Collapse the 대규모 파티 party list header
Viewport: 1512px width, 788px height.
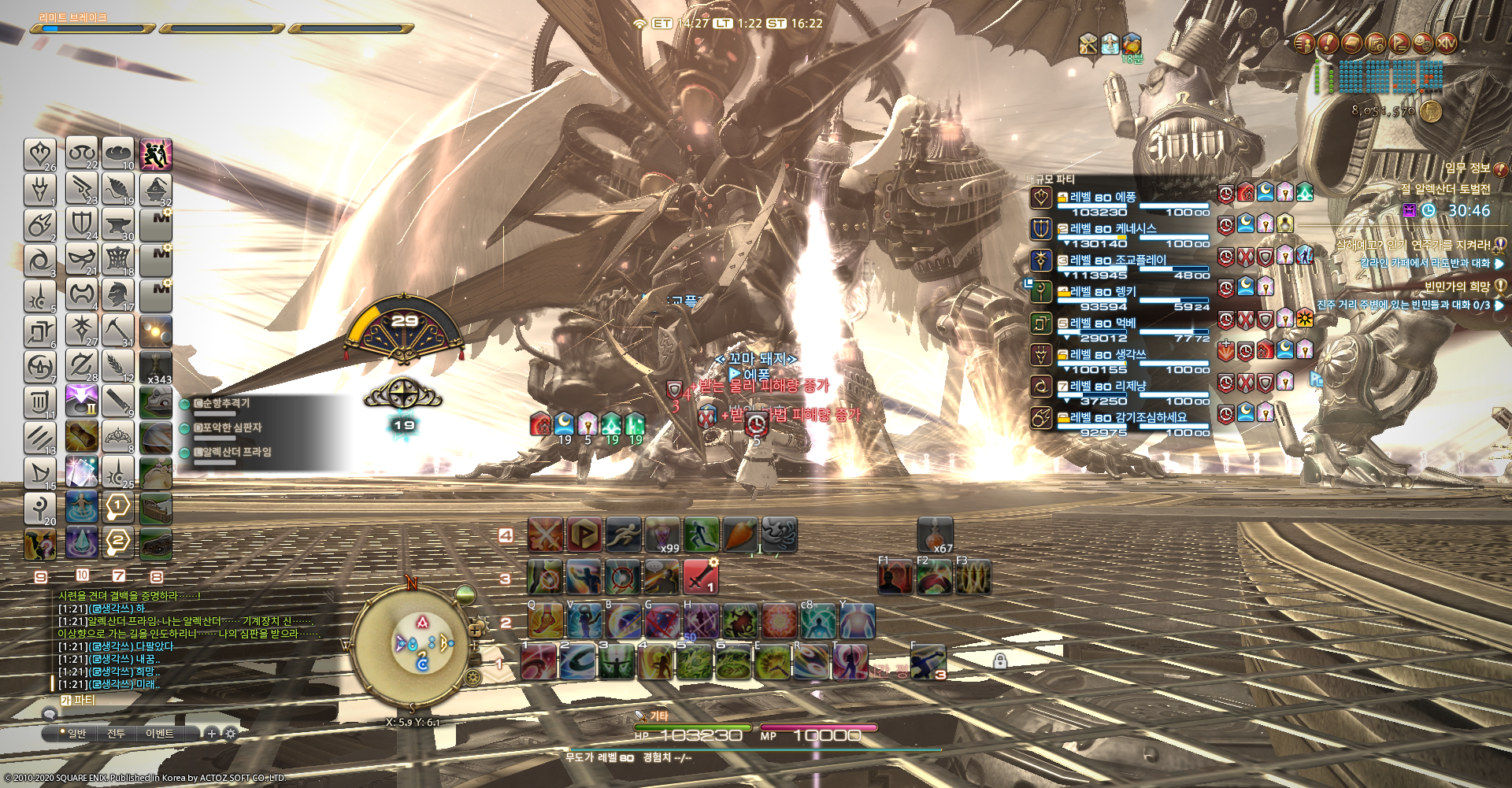1051,179
